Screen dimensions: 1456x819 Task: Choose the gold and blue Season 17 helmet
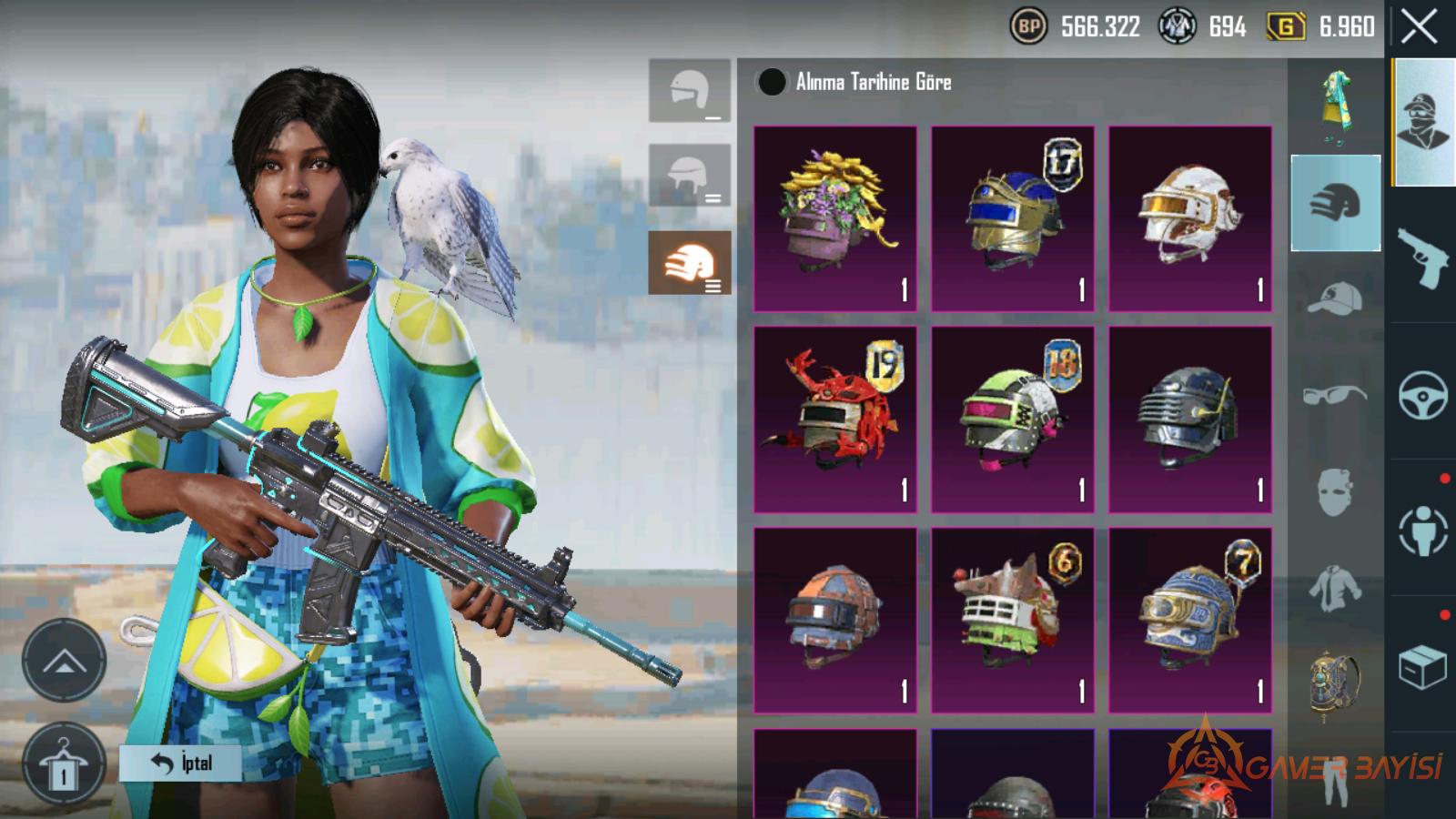pos(1012,218)
